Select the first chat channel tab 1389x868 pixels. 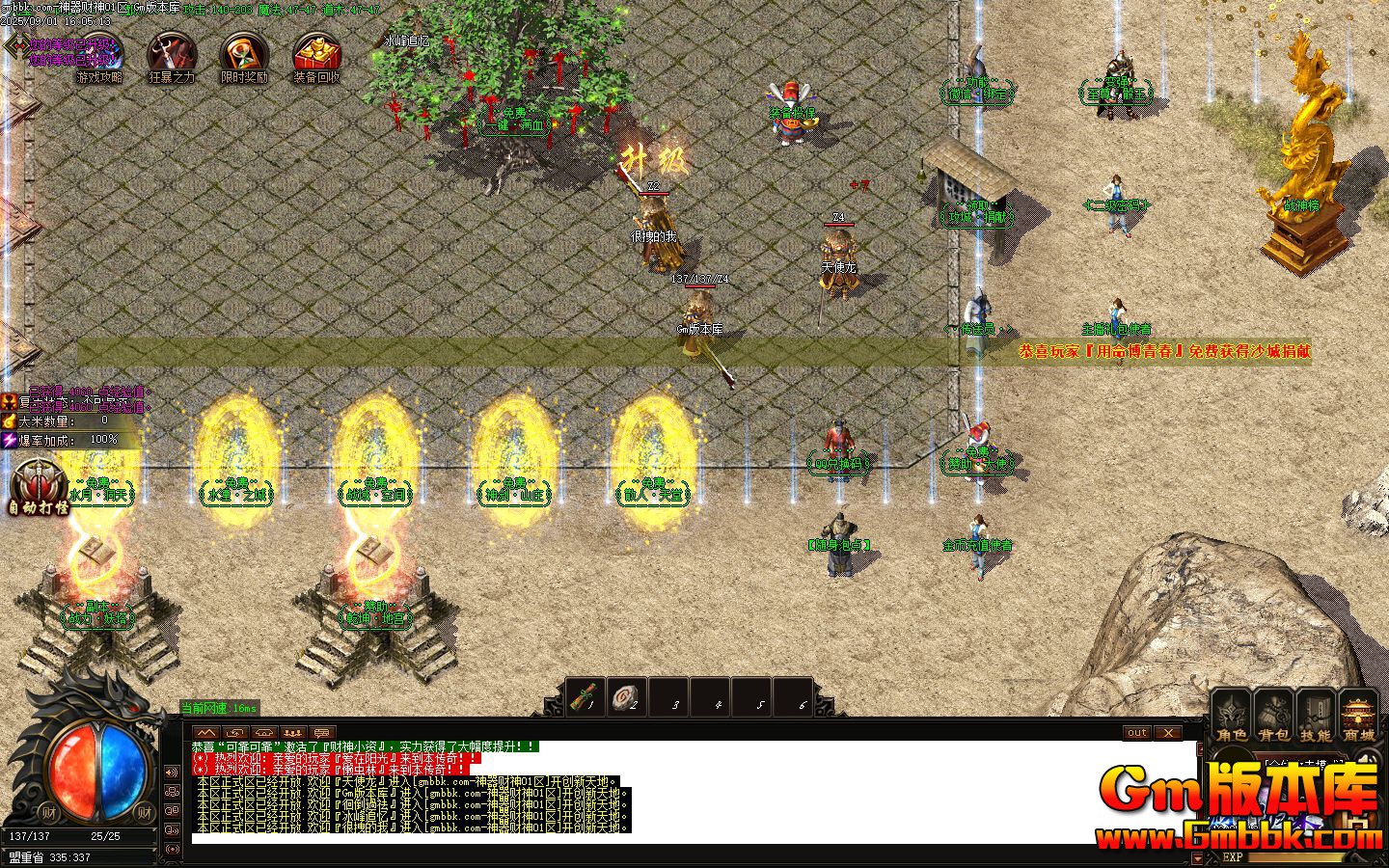[205, 733]
